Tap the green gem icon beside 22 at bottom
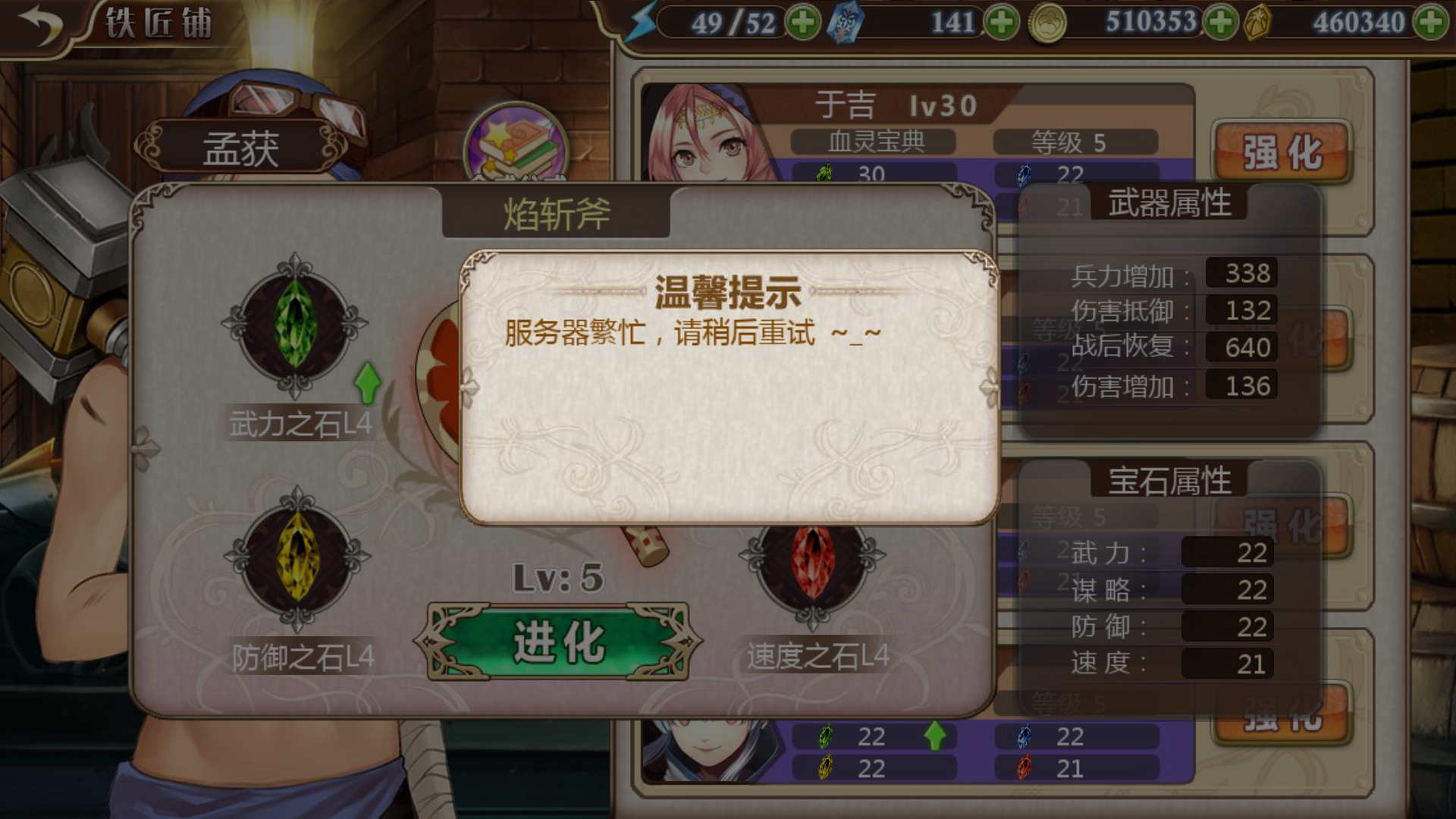The image size is (1456, 819). tap(824, 736)
